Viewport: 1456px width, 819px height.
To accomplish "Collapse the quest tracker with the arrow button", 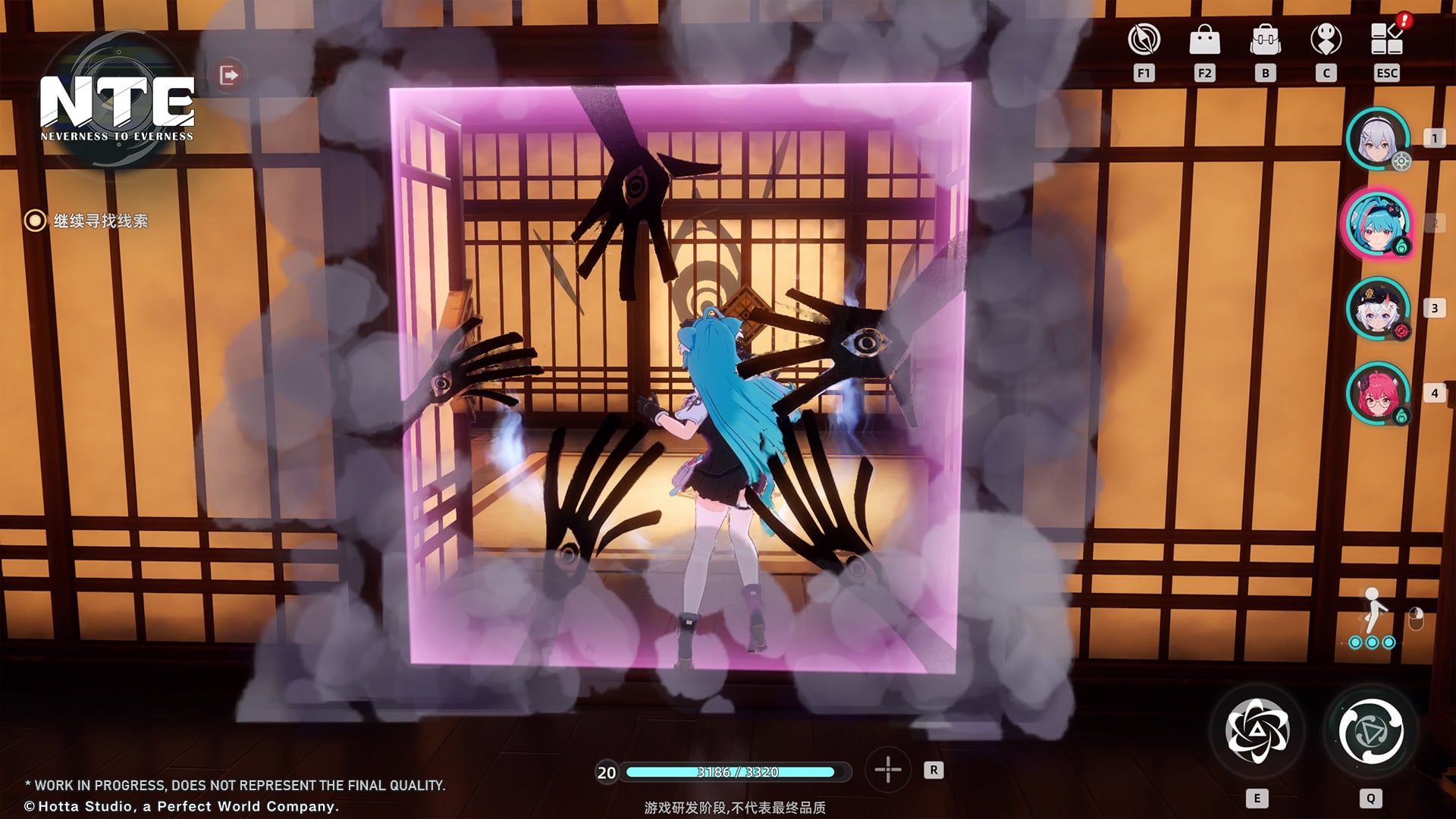I will pos(230,74).
